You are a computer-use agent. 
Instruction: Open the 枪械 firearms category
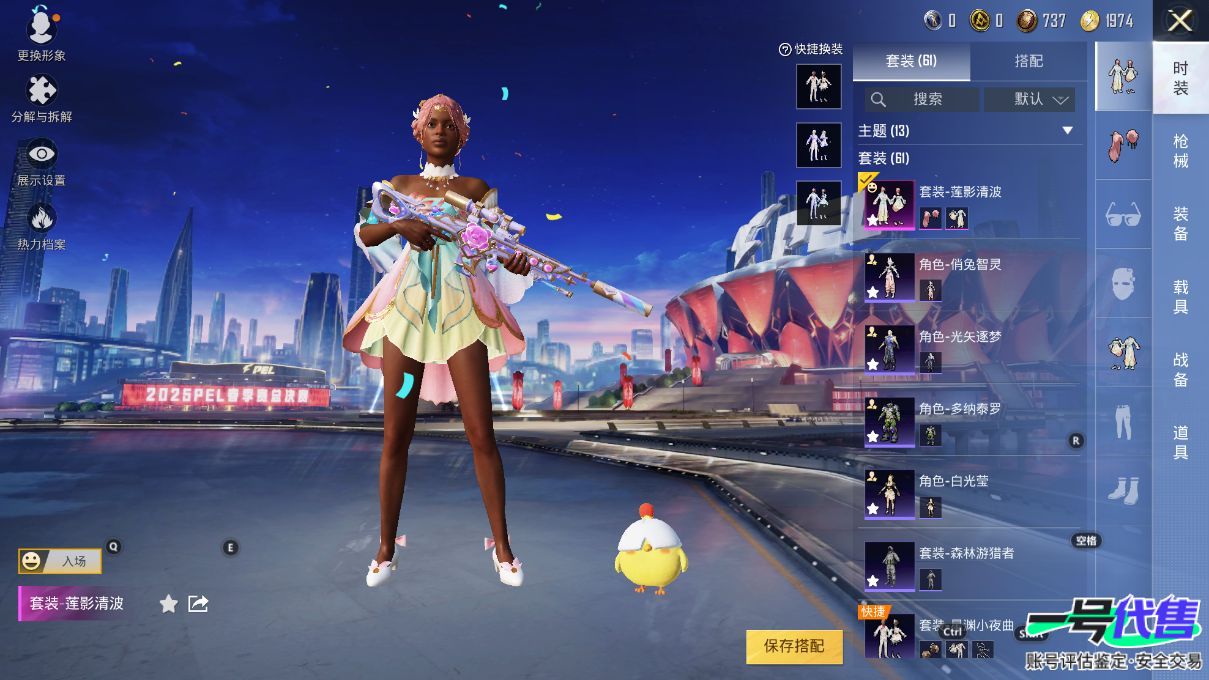point(1181,151)
